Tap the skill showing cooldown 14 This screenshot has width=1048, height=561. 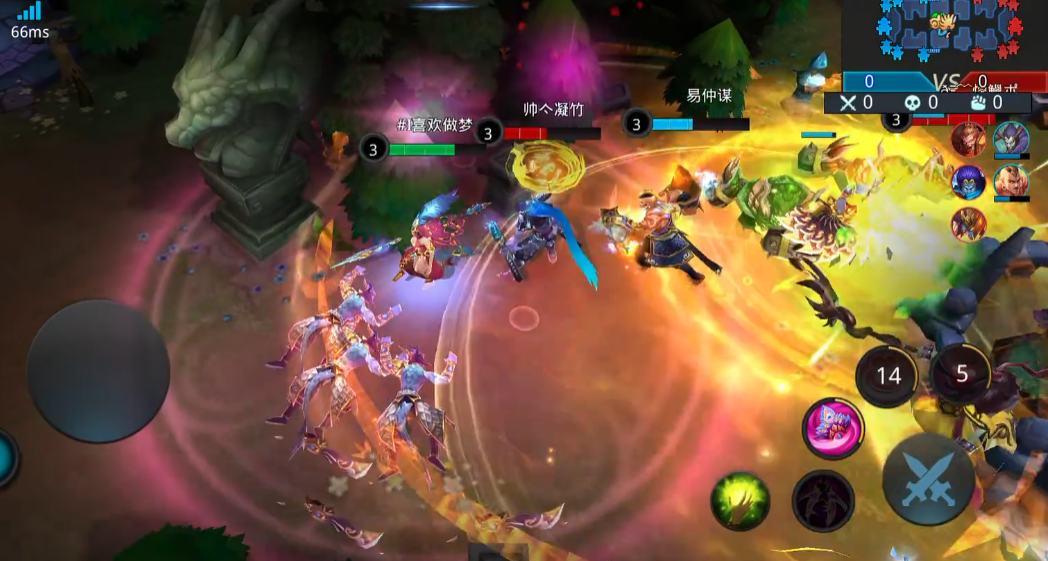pyautogui.click(x=888, y=375)
